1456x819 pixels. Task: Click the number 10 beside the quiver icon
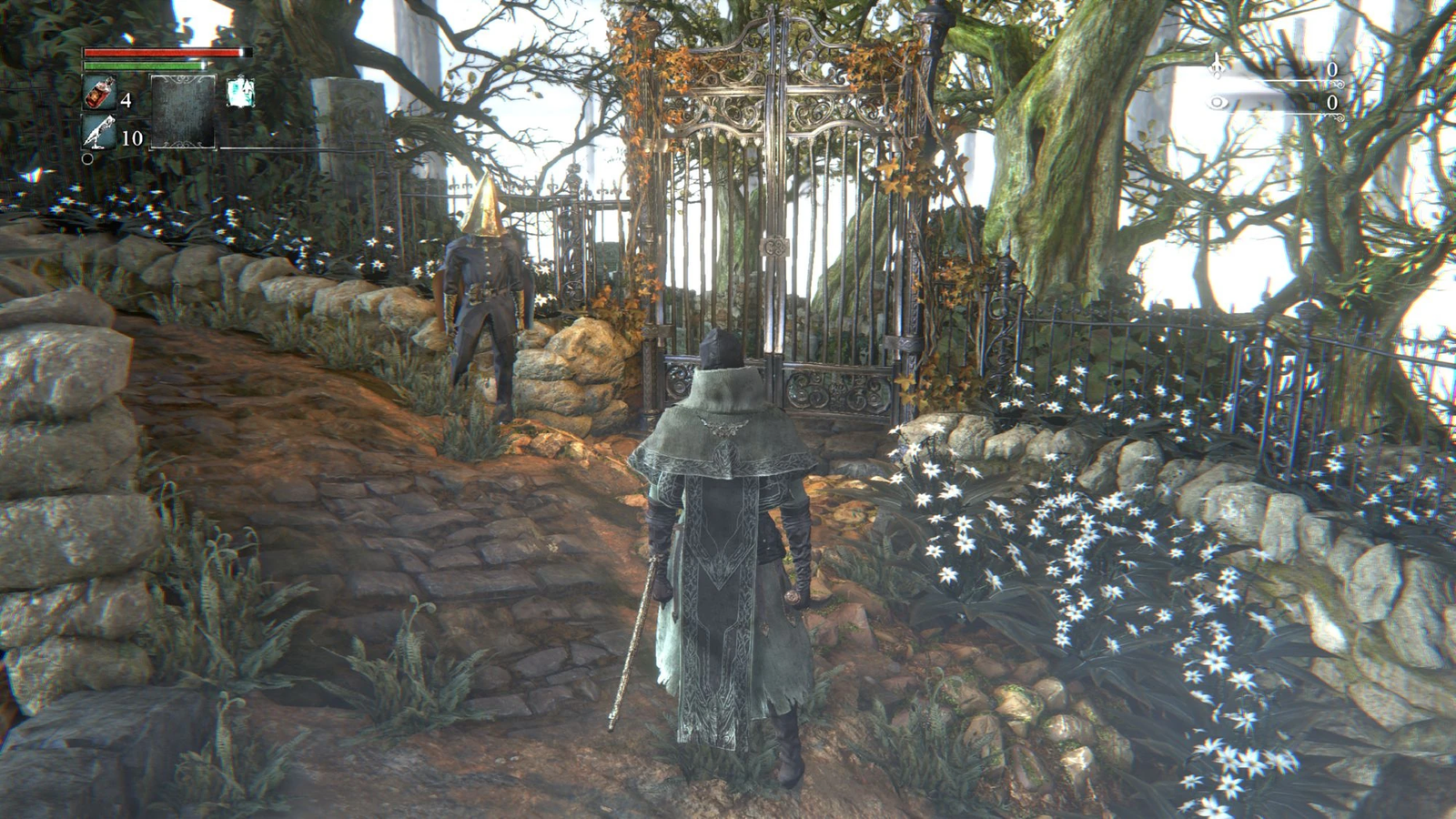132,136
